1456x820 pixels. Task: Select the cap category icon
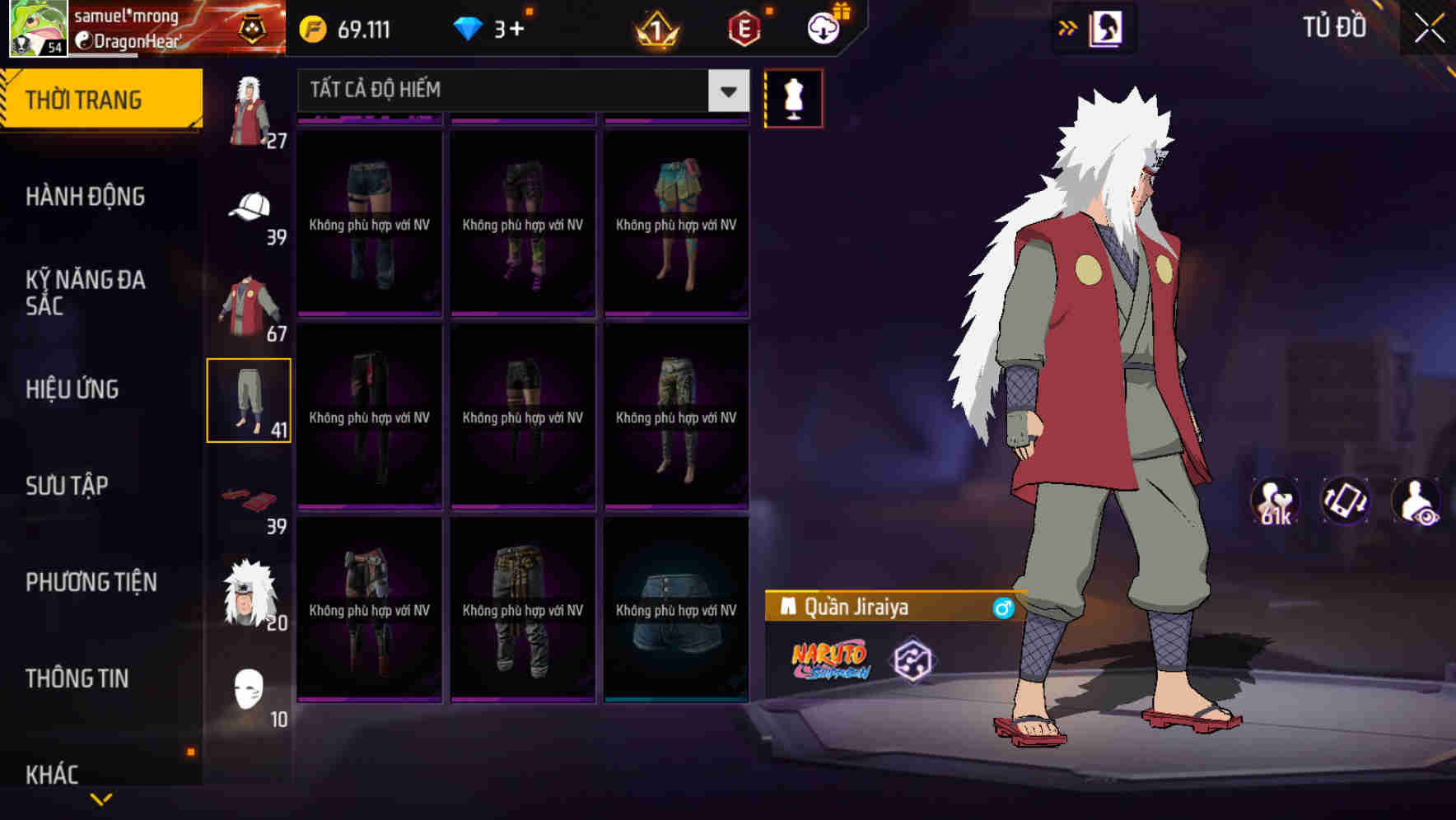click(x=250, y=207)
